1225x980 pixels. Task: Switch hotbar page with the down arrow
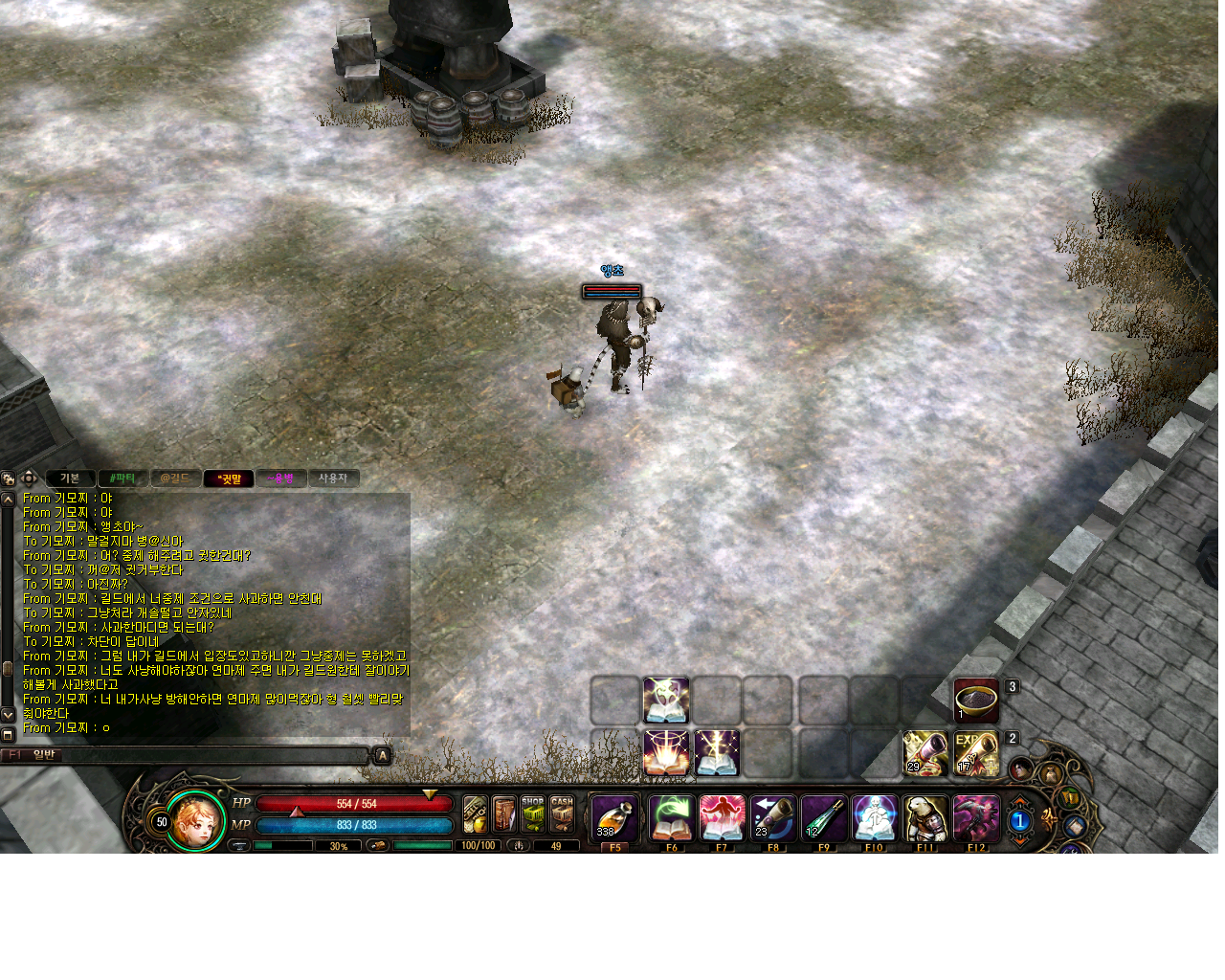coord(1020,840)
